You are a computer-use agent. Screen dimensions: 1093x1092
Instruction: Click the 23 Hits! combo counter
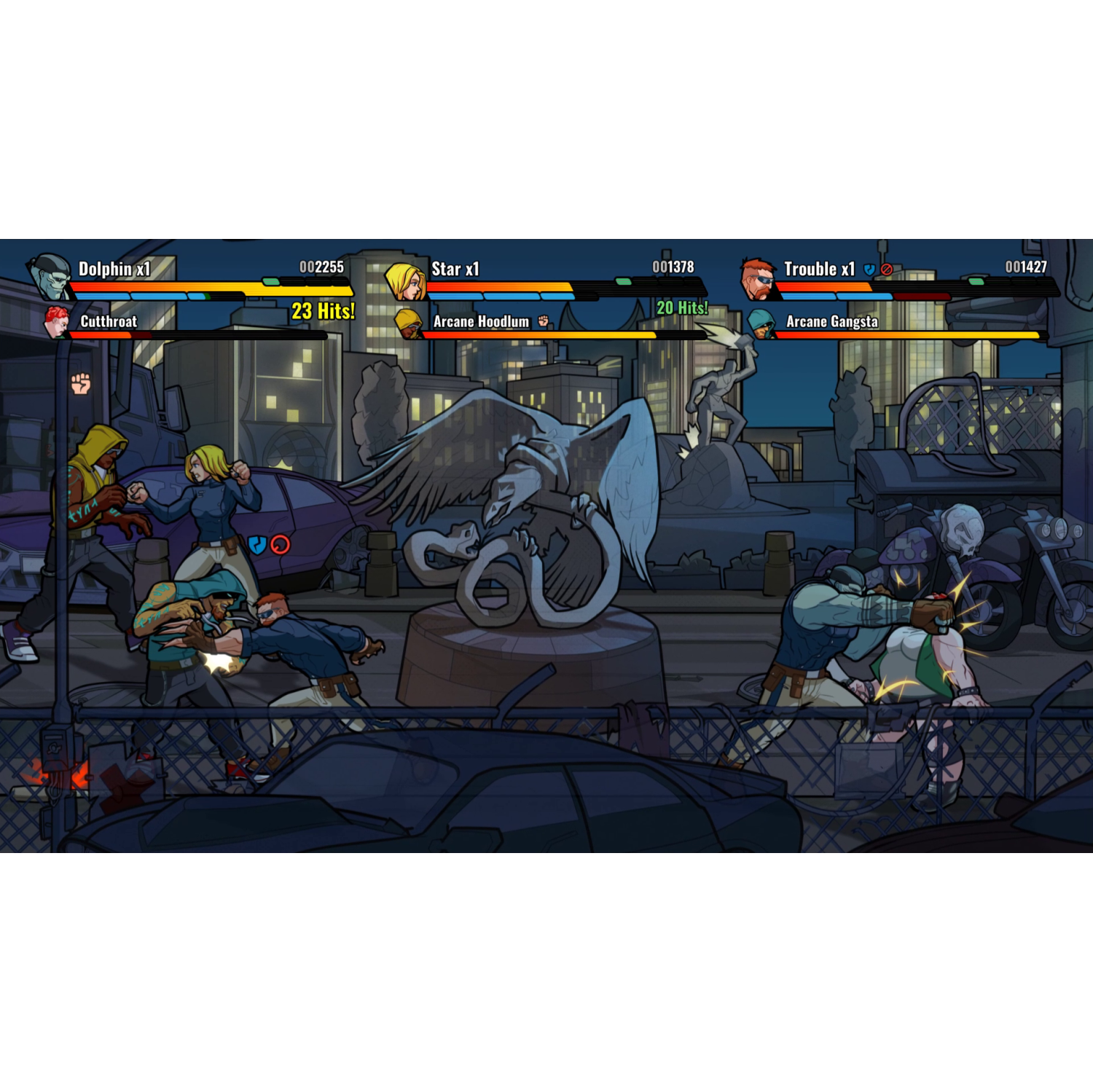click(323, 310)
